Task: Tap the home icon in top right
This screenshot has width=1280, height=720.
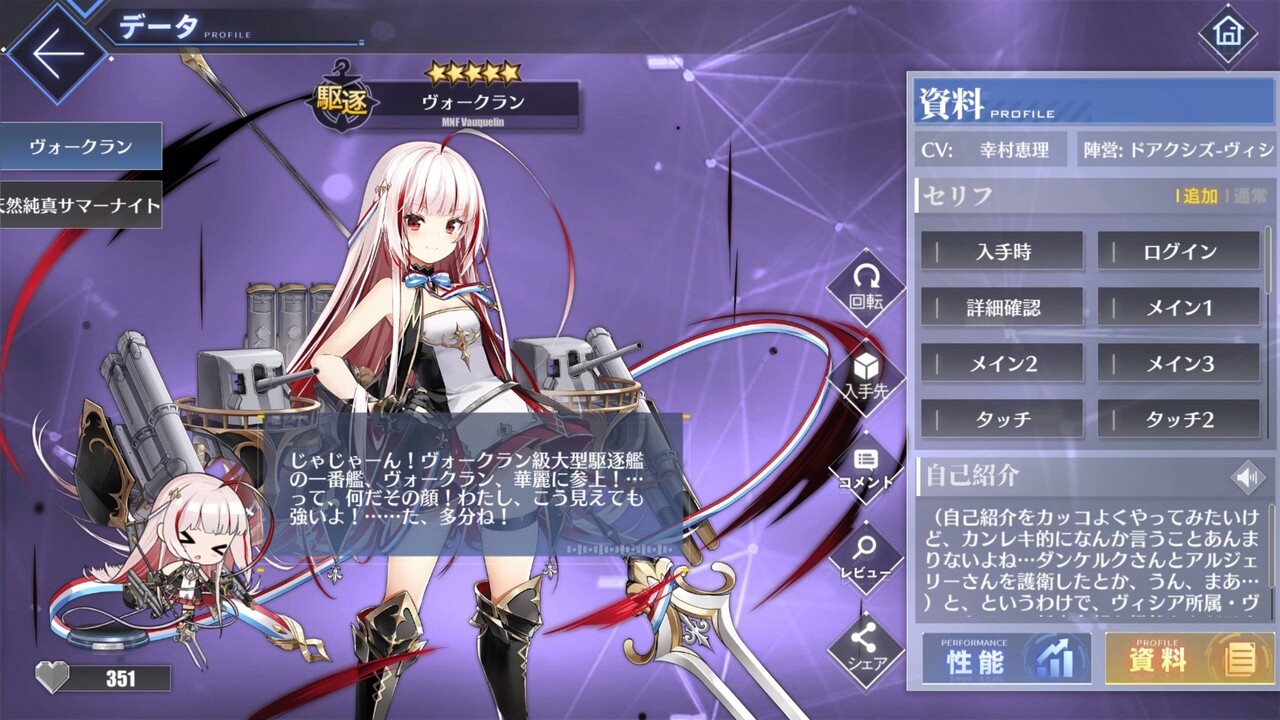Action: (1227, 33)
